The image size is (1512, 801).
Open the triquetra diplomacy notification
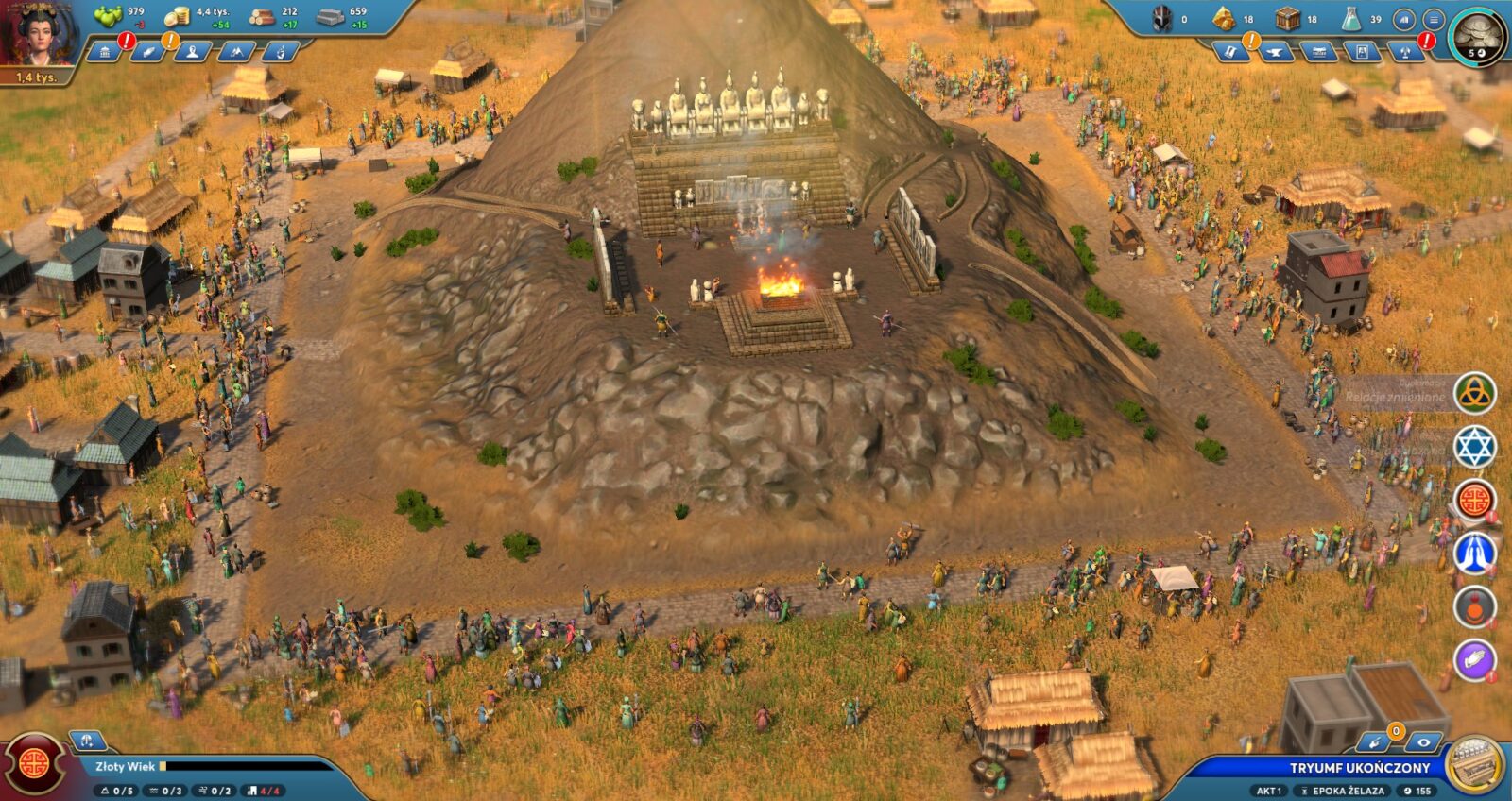1474,393
